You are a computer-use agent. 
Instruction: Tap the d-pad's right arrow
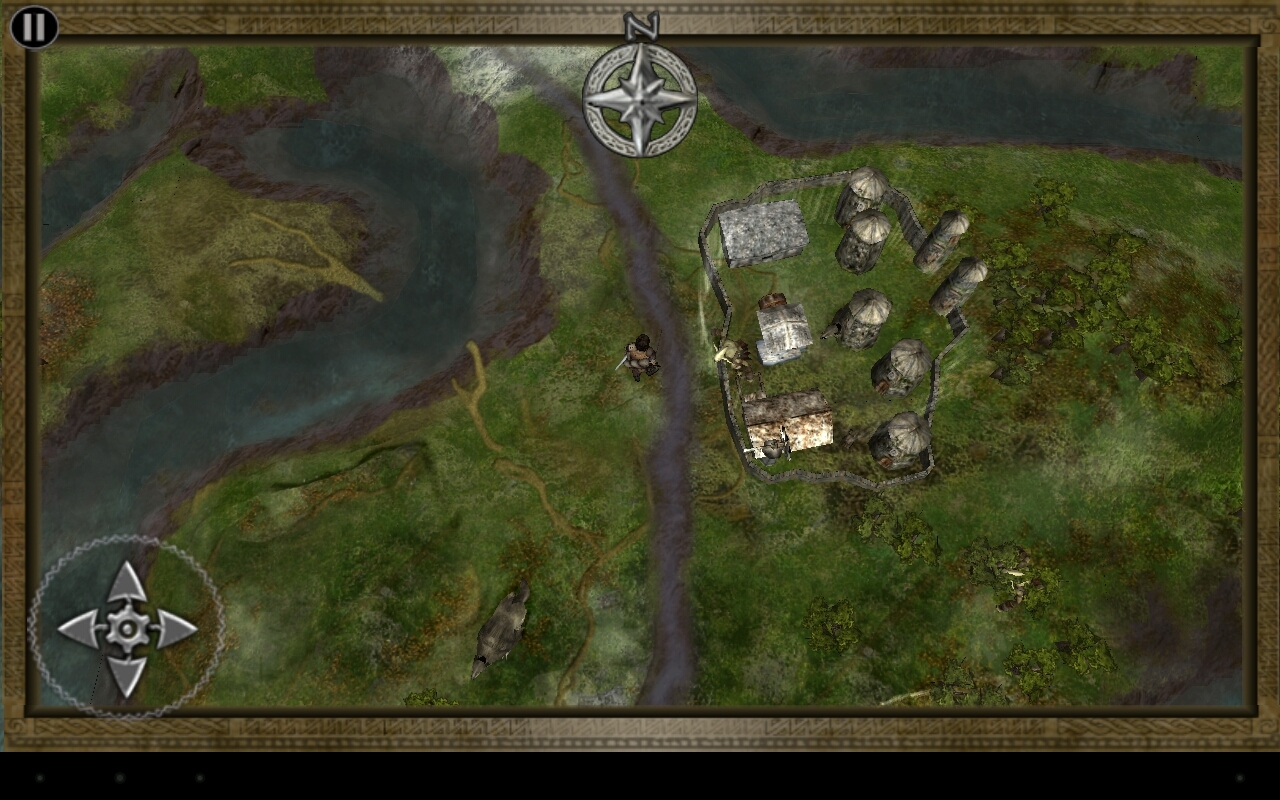176,629
